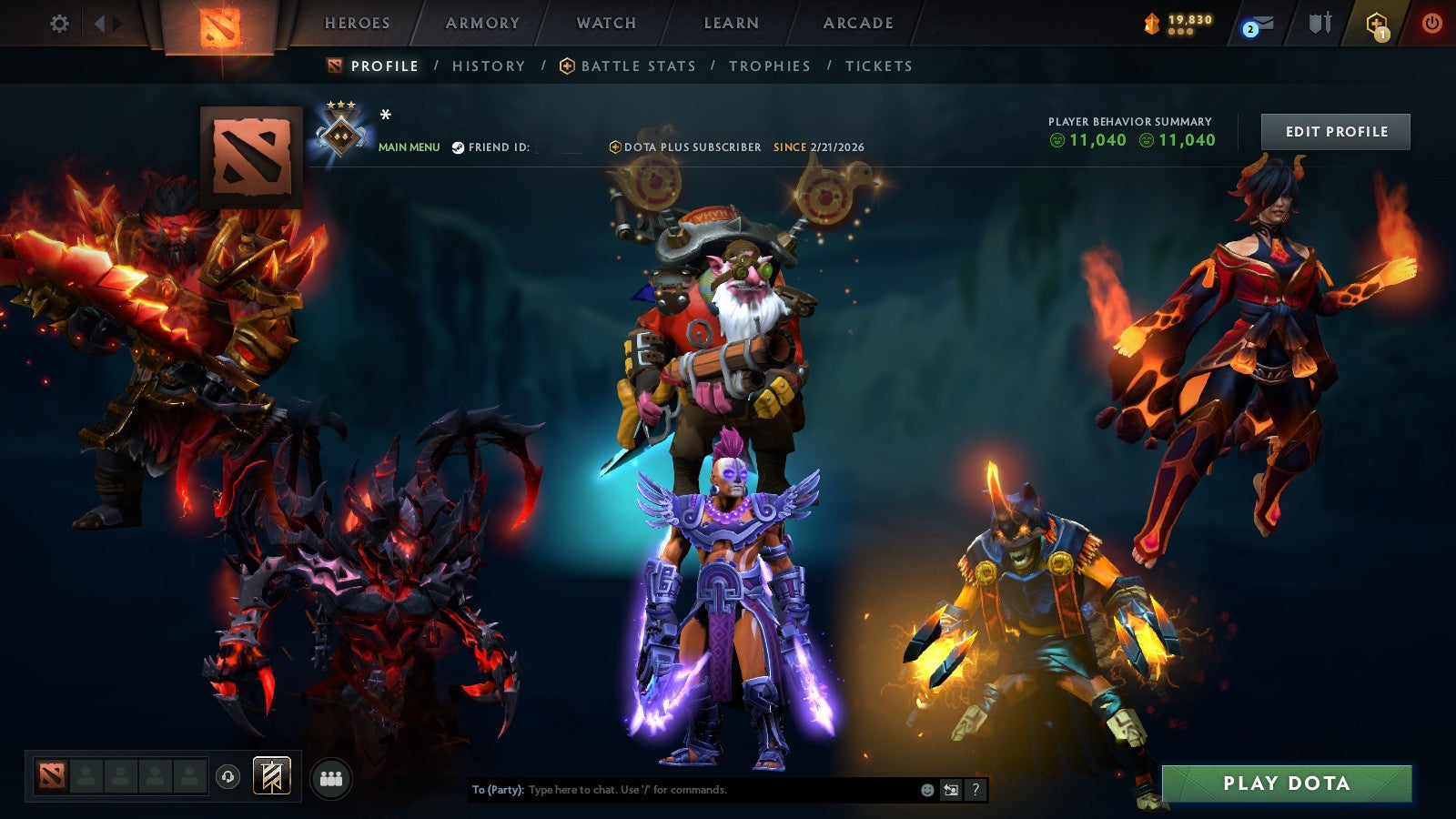This screenshot has height=819, width=1456.
Task: Click the Edit Profile button
Action: (x=1335, y=131)
